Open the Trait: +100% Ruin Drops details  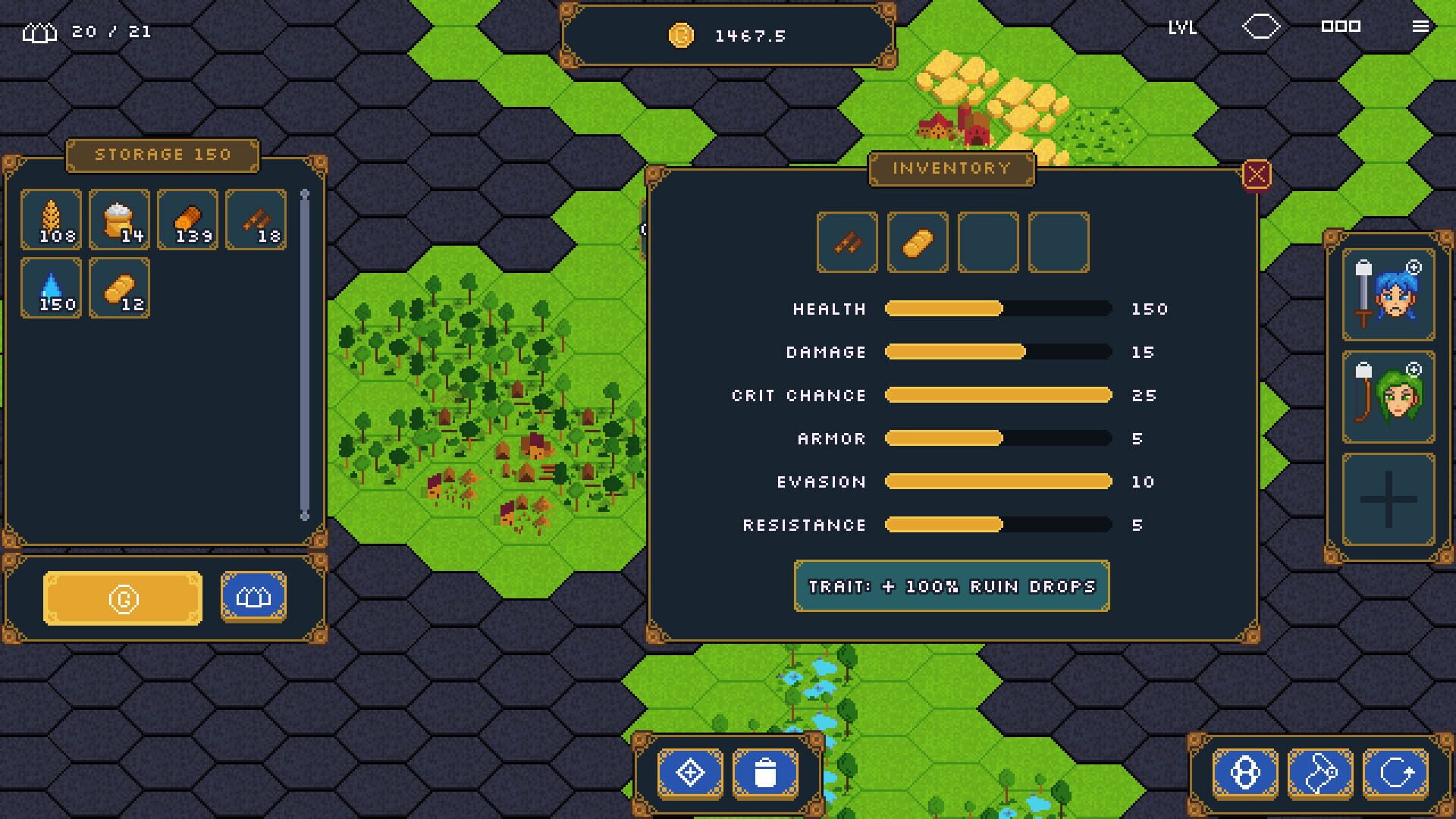click(x=950, y=585)
